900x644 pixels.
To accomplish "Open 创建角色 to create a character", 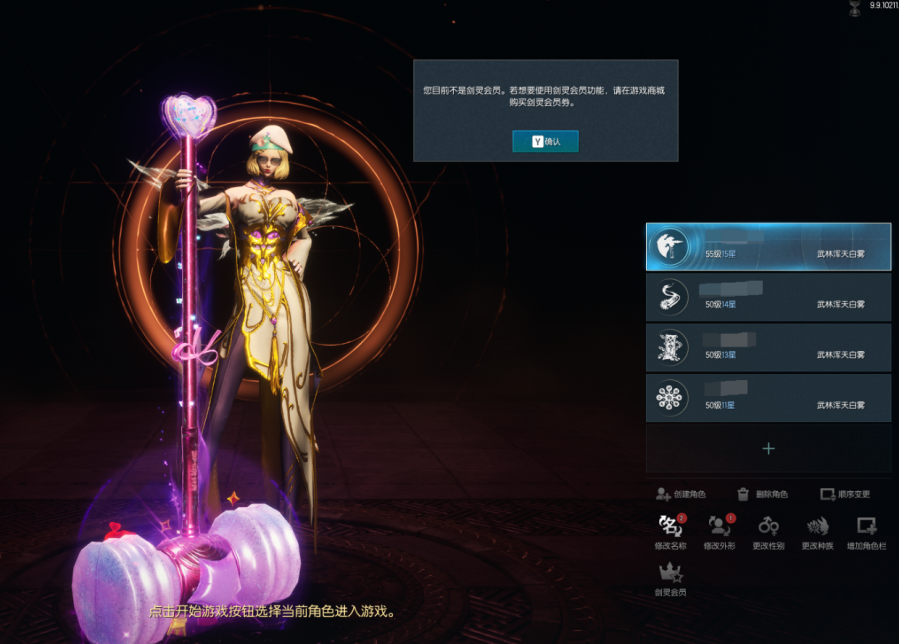I will click(x=681, y=494).
